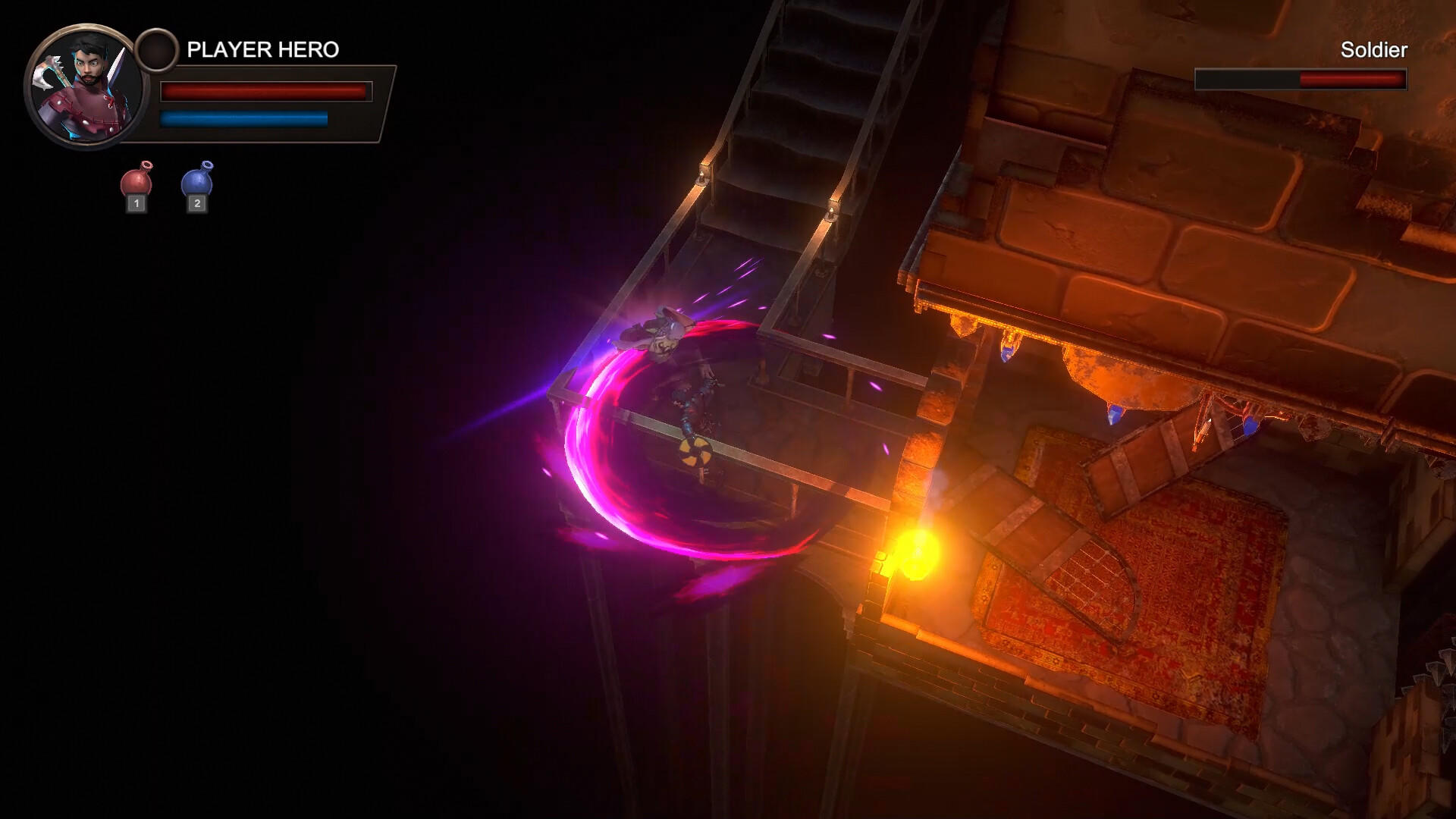
Task: Click the player's blue mana bar
Action: [x=243, y=118]
